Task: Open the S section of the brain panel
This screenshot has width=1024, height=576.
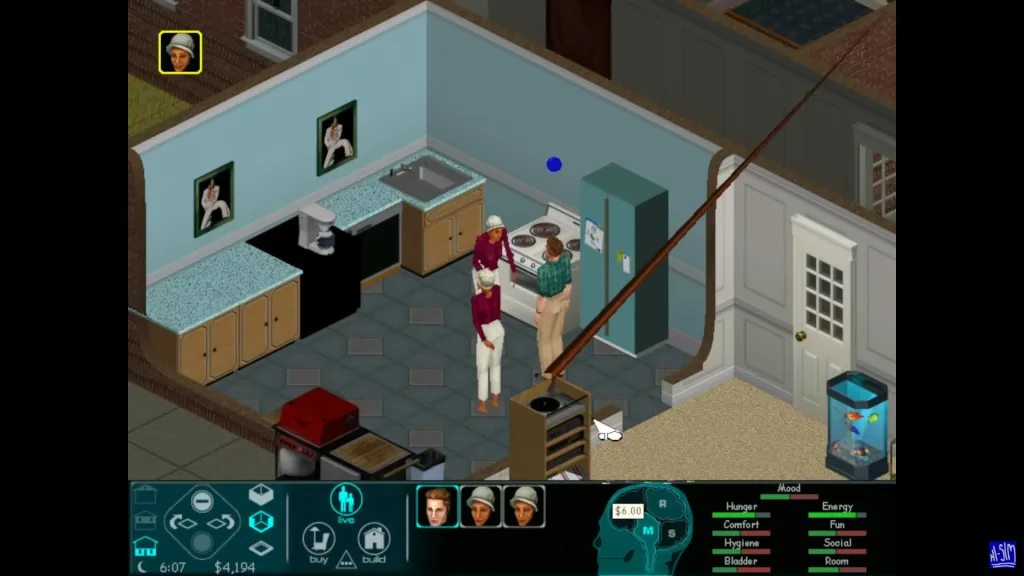Action: click(x=672, y=532)
